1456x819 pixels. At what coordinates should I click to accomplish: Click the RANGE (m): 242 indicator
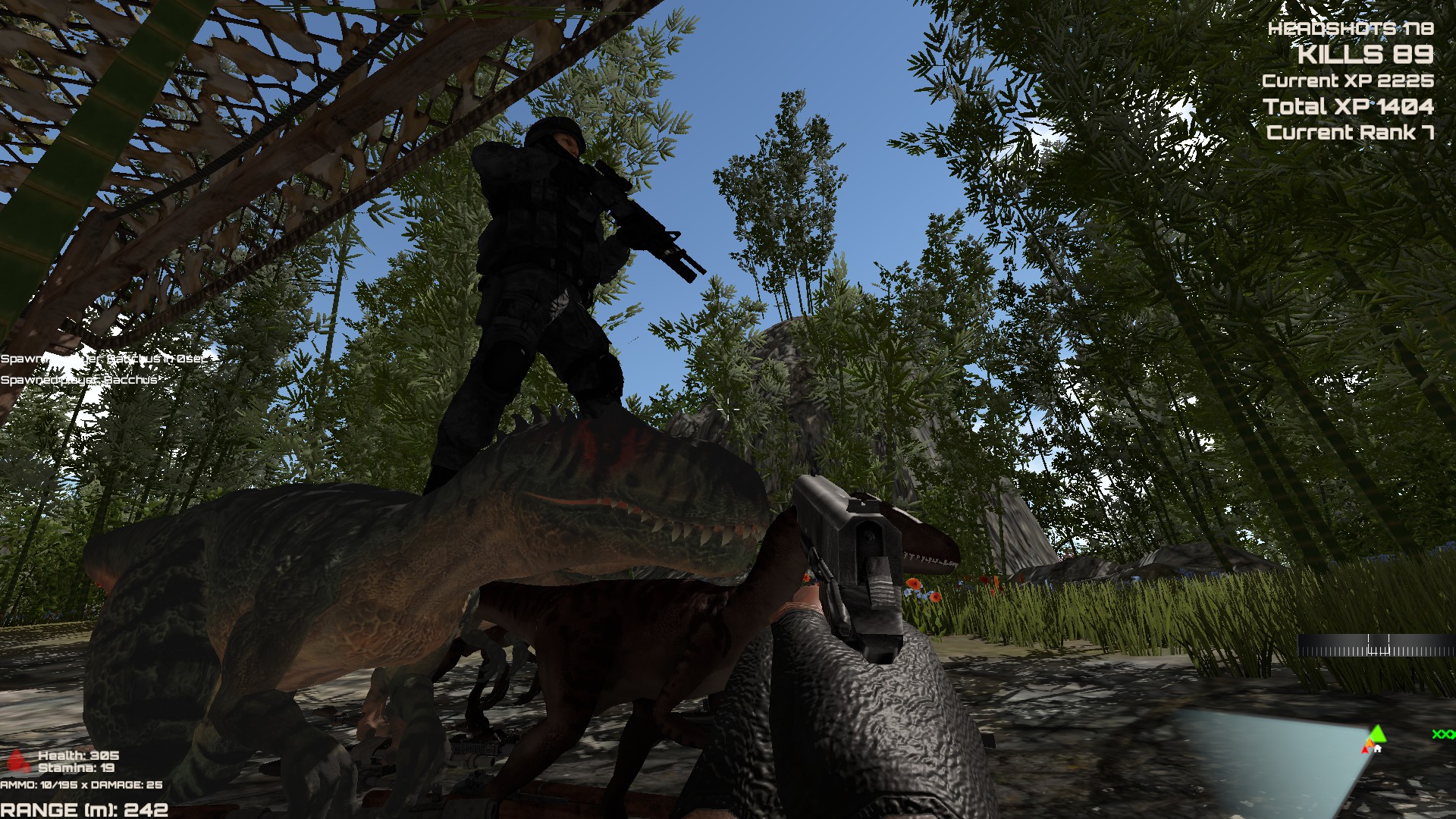[83, 808]
